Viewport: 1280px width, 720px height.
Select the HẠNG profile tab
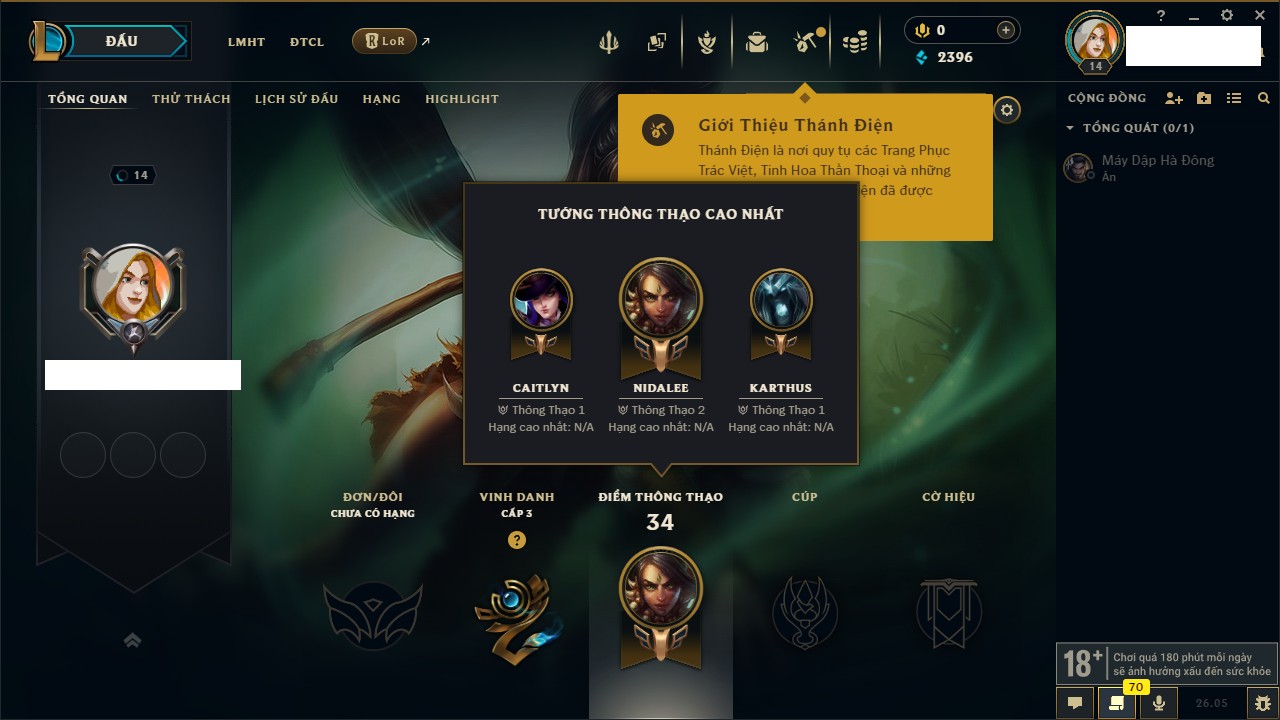coord(381,99)
